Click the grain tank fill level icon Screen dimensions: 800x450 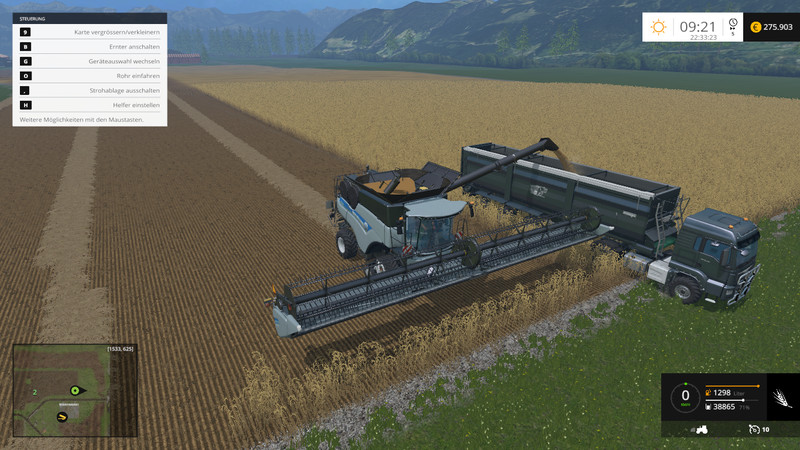pyautogui.click(x=709, y=407)
